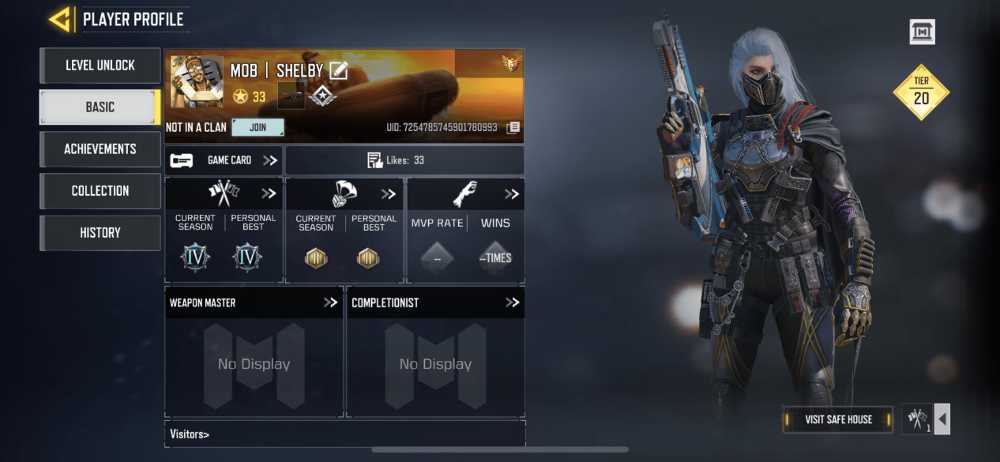Select the Basic tab

100,107
